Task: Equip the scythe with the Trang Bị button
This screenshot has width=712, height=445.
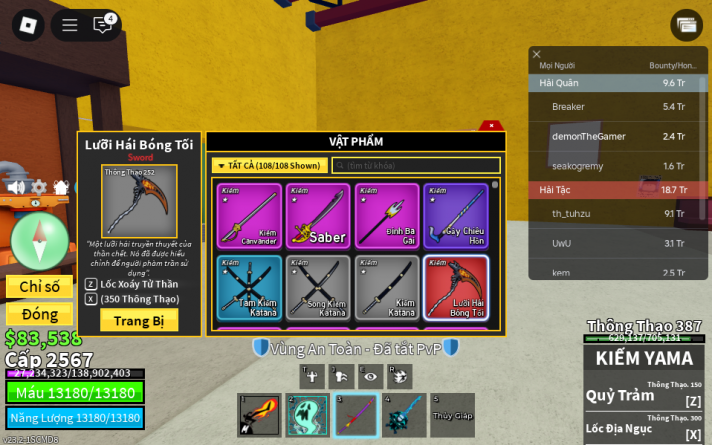Action: (x=139, y=320)
